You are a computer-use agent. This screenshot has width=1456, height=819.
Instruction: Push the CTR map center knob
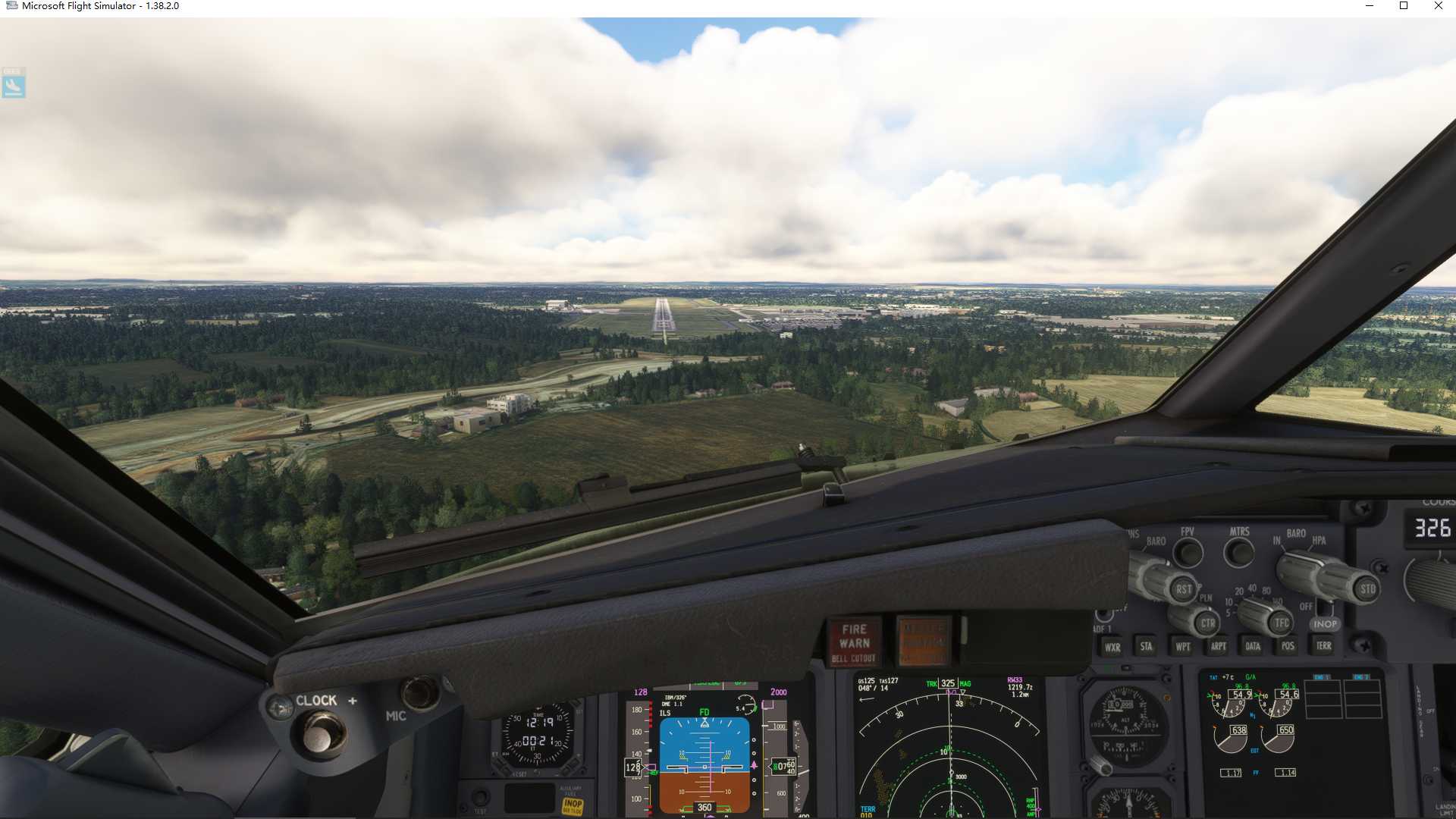click(x=1209, y=623)
